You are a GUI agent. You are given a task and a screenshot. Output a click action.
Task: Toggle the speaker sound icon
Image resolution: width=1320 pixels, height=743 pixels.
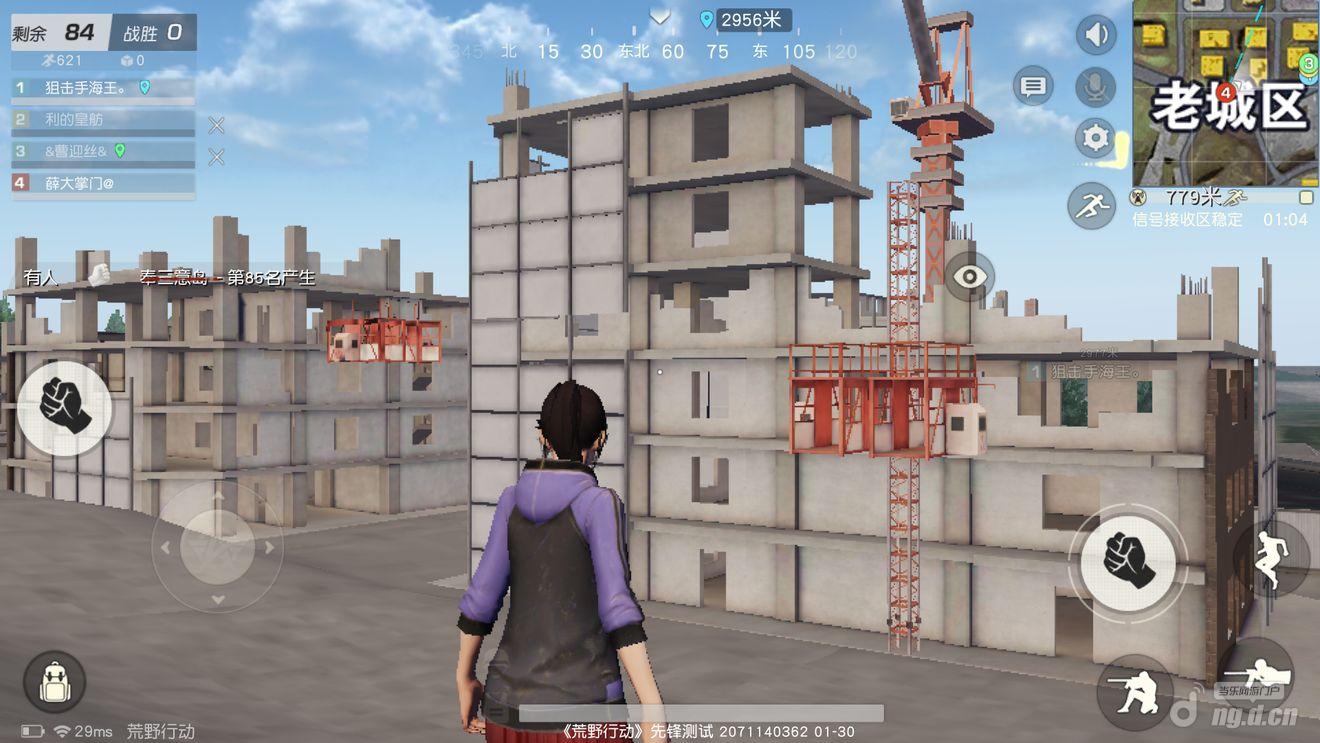[1096, 35]
